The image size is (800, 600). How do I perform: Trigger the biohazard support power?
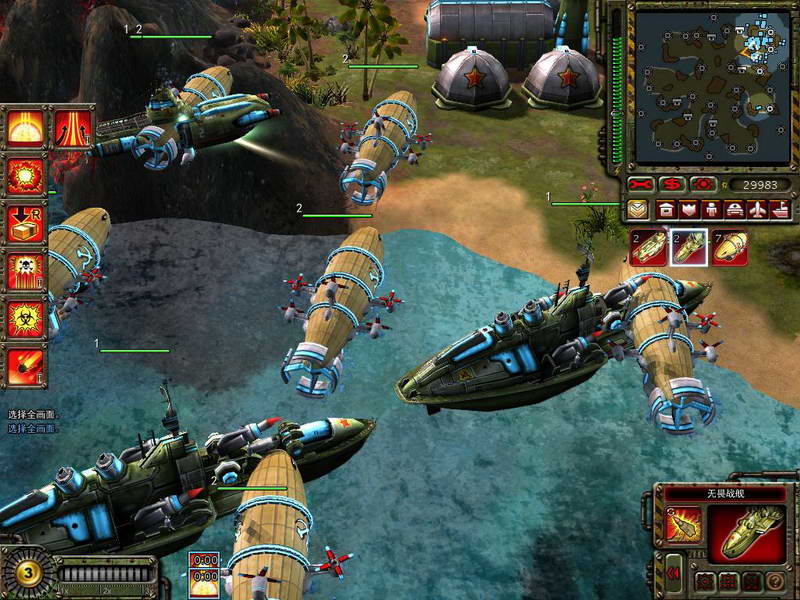click(25, 318)
